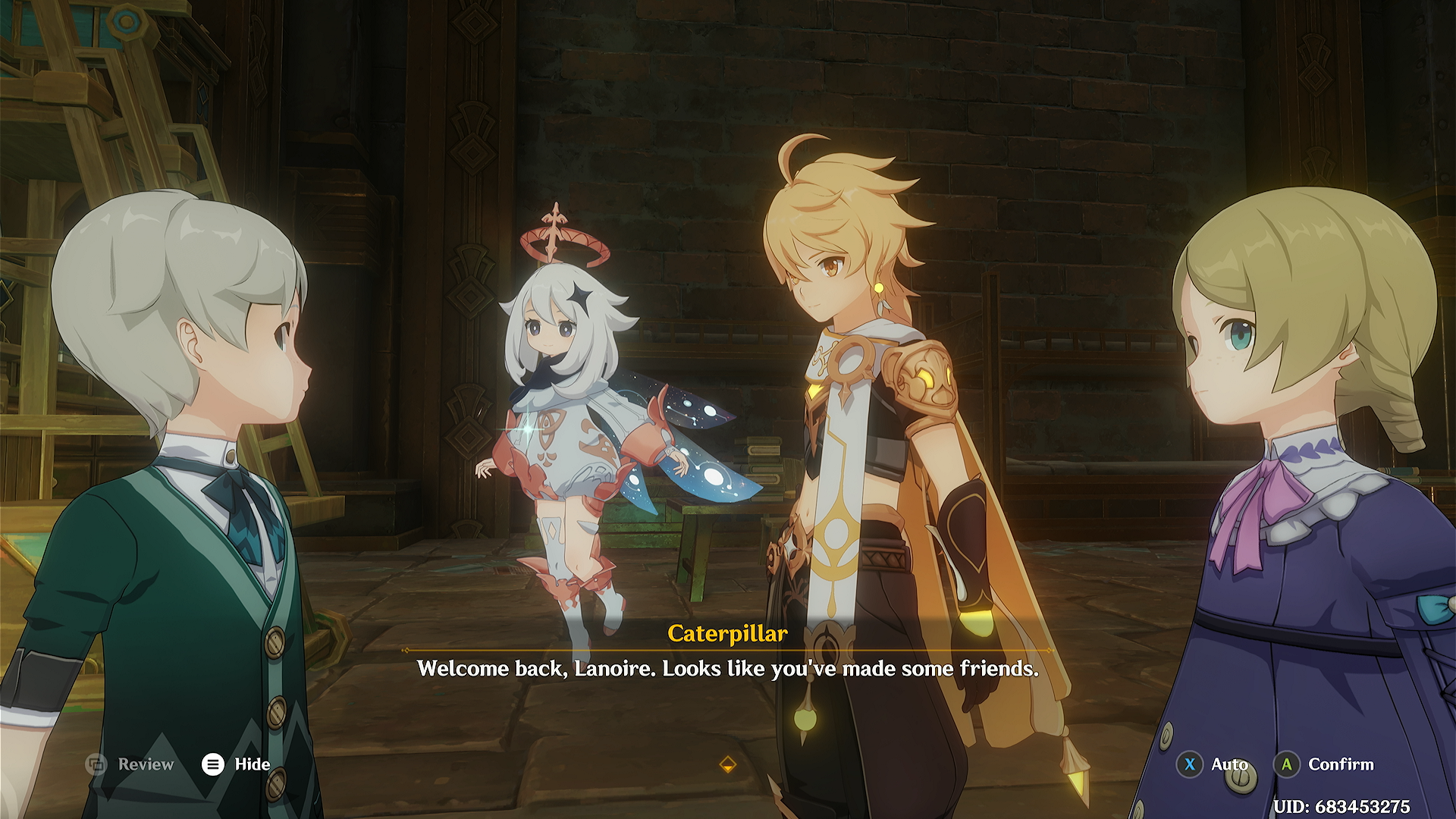Hide the dialogue interface
Screen dimensions: 1456x819
236,764
